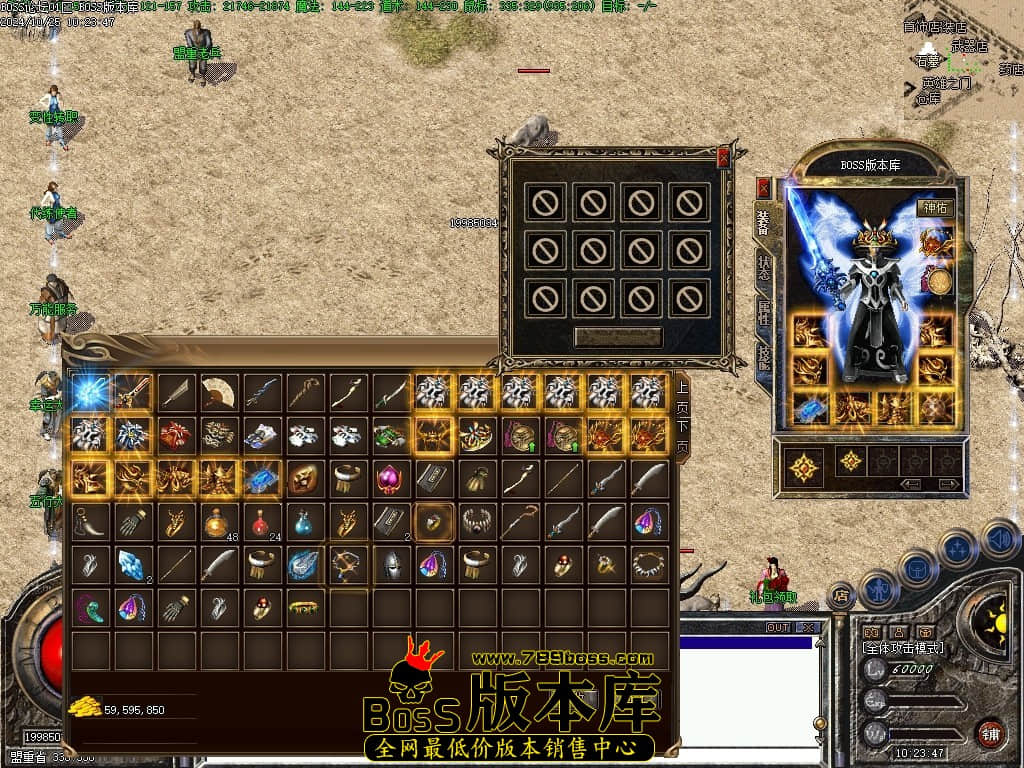Open the 店 shop round button
This screenshot has width=1024, height=768.
(841, 596)
